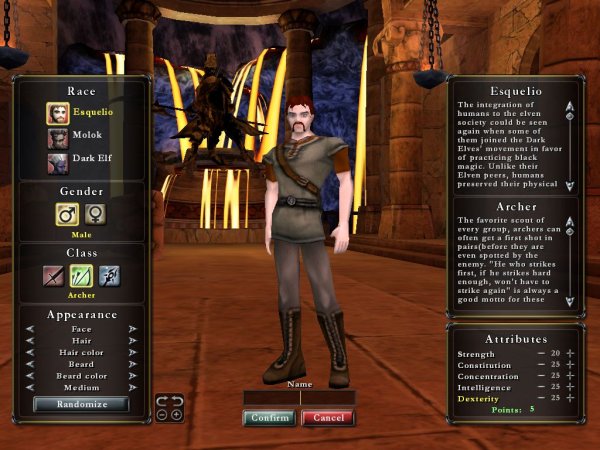Randomize the character's appearance

coord(81,405)
